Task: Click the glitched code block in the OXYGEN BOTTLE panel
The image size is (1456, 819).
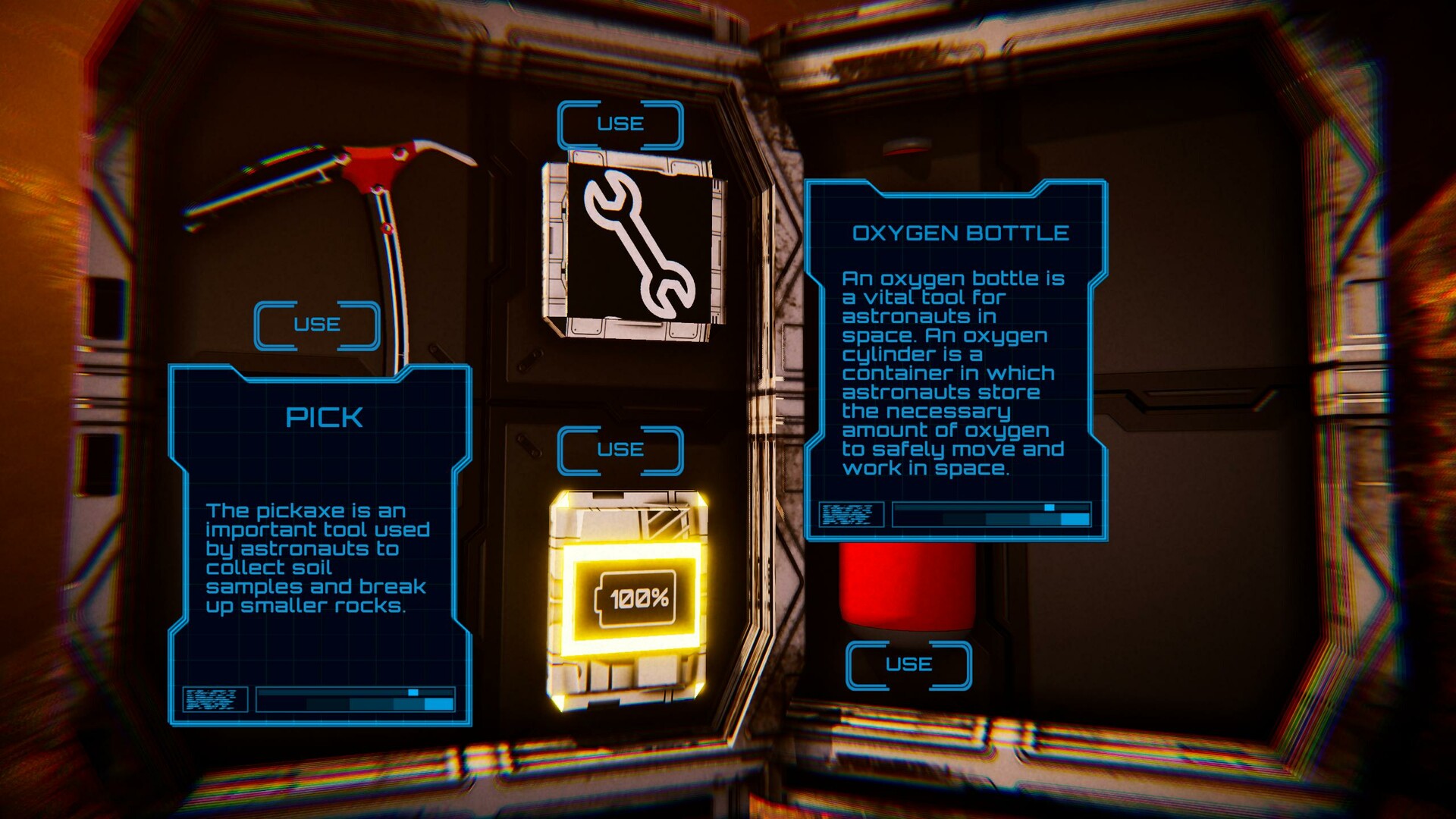Action: [x=851, y=515]
